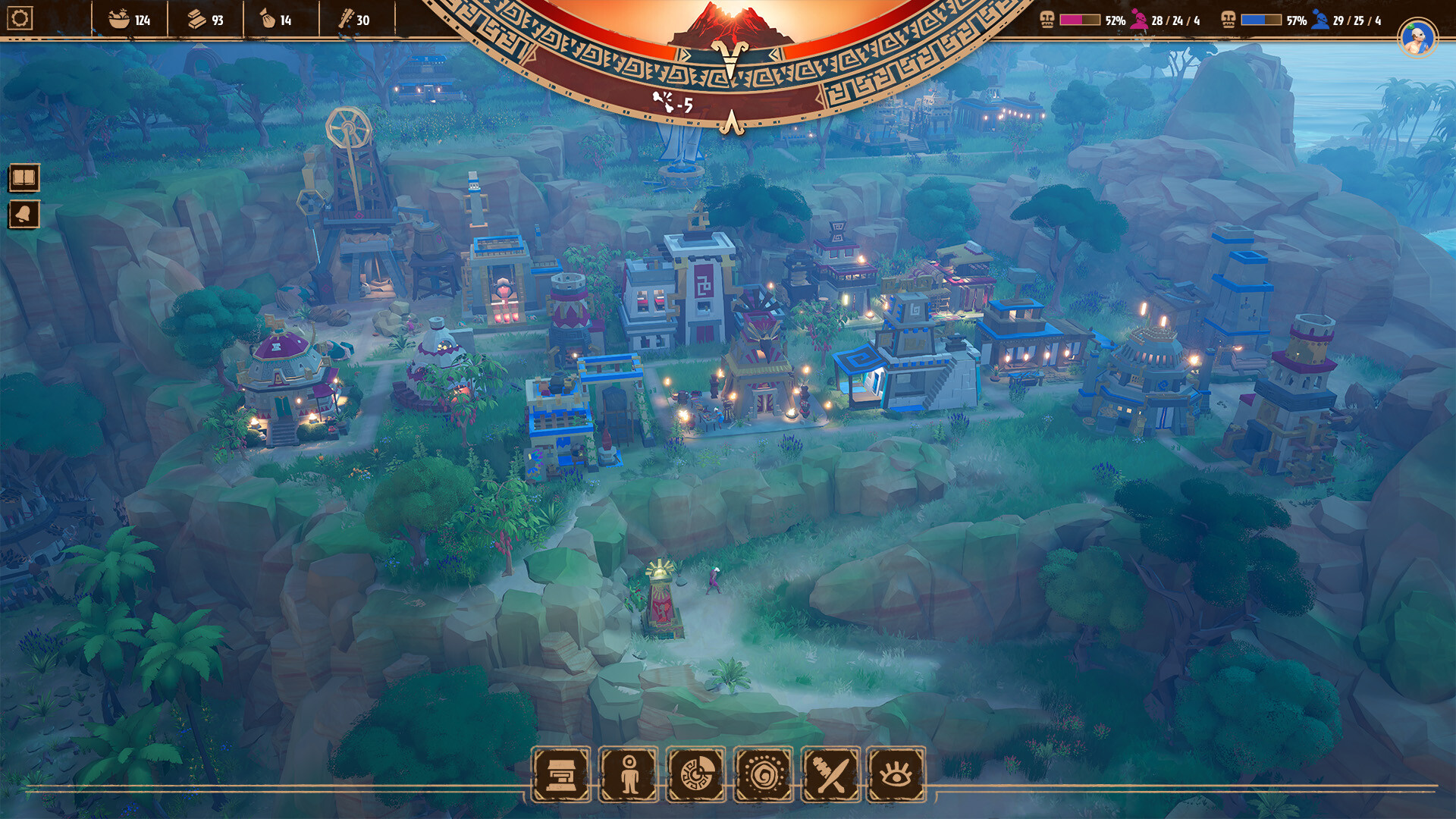Show notifications with the bell button
This screenshot has height=819, width=1456.
[x=24, y=215]
